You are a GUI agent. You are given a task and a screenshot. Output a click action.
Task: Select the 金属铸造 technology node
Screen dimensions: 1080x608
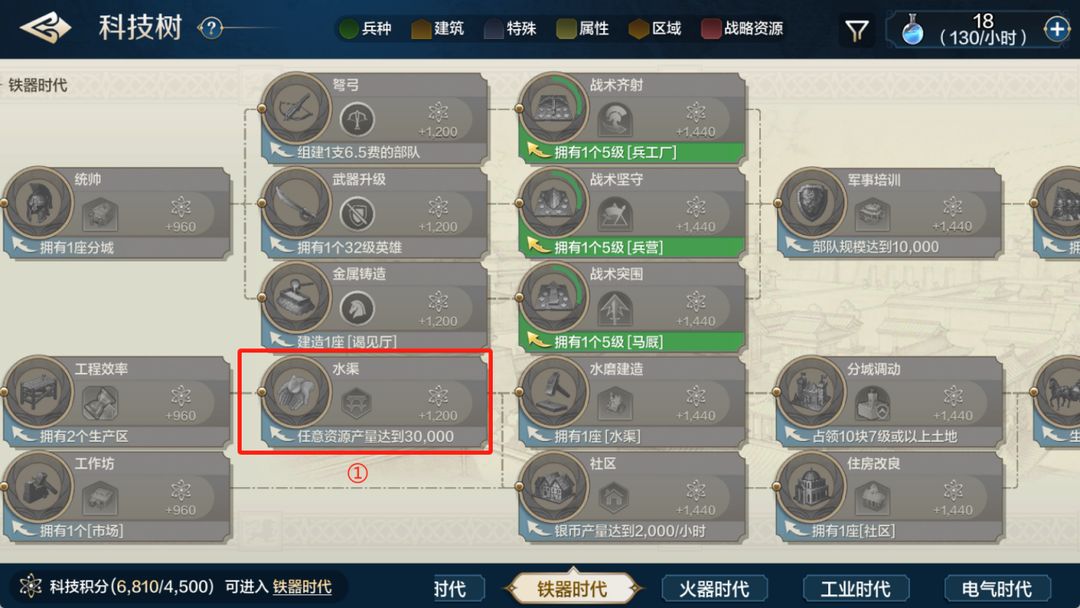tap(375, 307)
